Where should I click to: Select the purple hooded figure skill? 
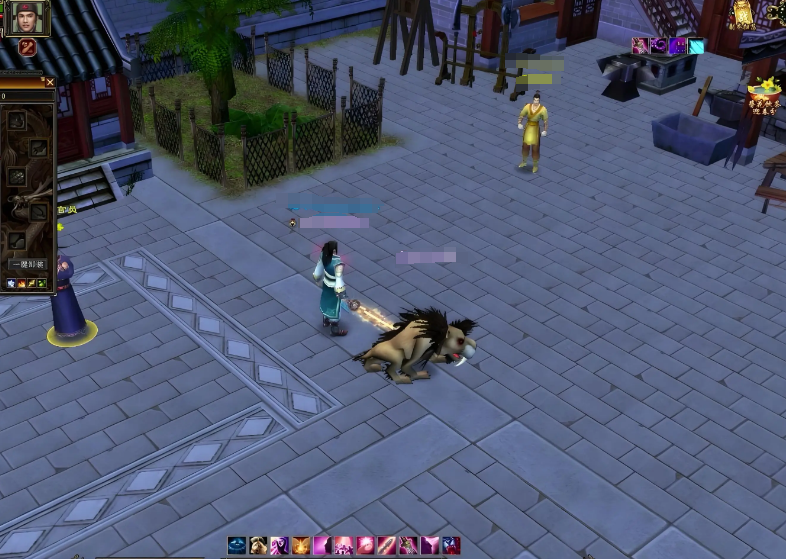point(279,545)
